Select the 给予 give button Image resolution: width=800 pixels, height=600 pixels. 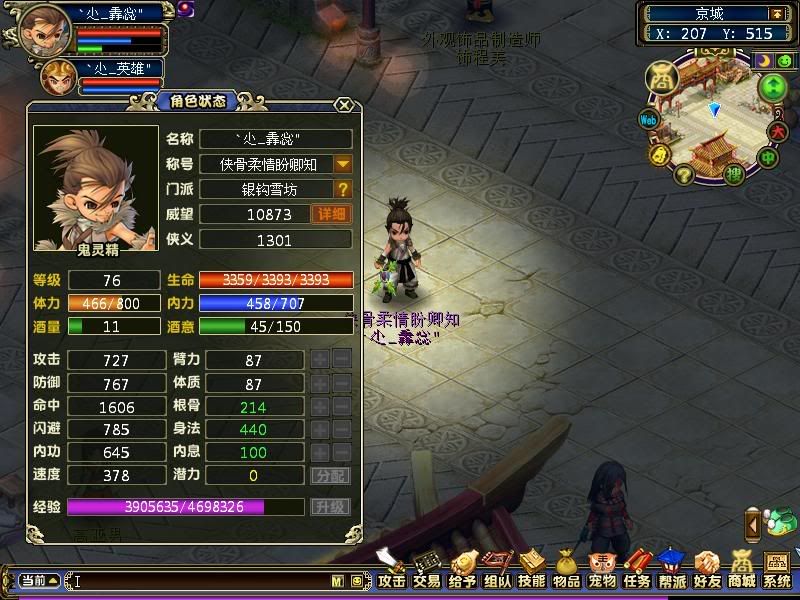pos(462,571)
